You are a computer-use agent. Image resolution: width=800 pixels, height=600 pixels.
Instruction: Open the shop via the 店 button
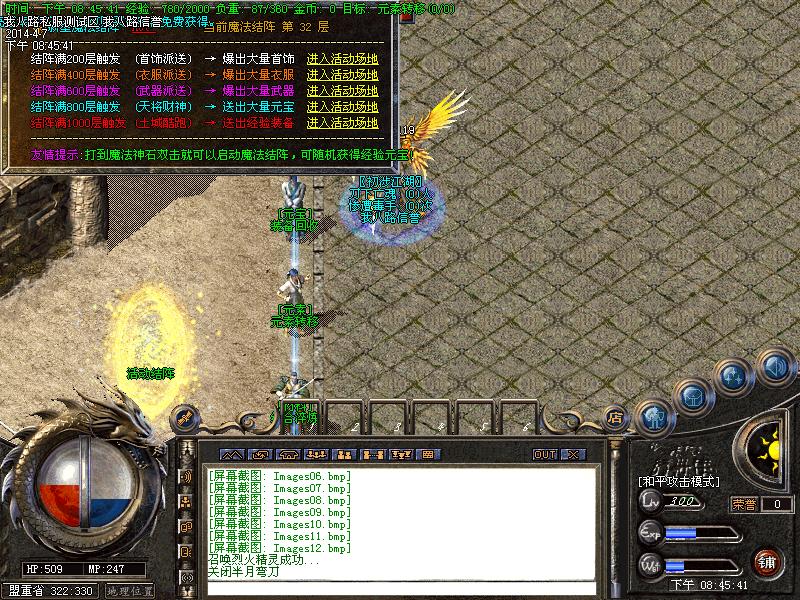615,418
